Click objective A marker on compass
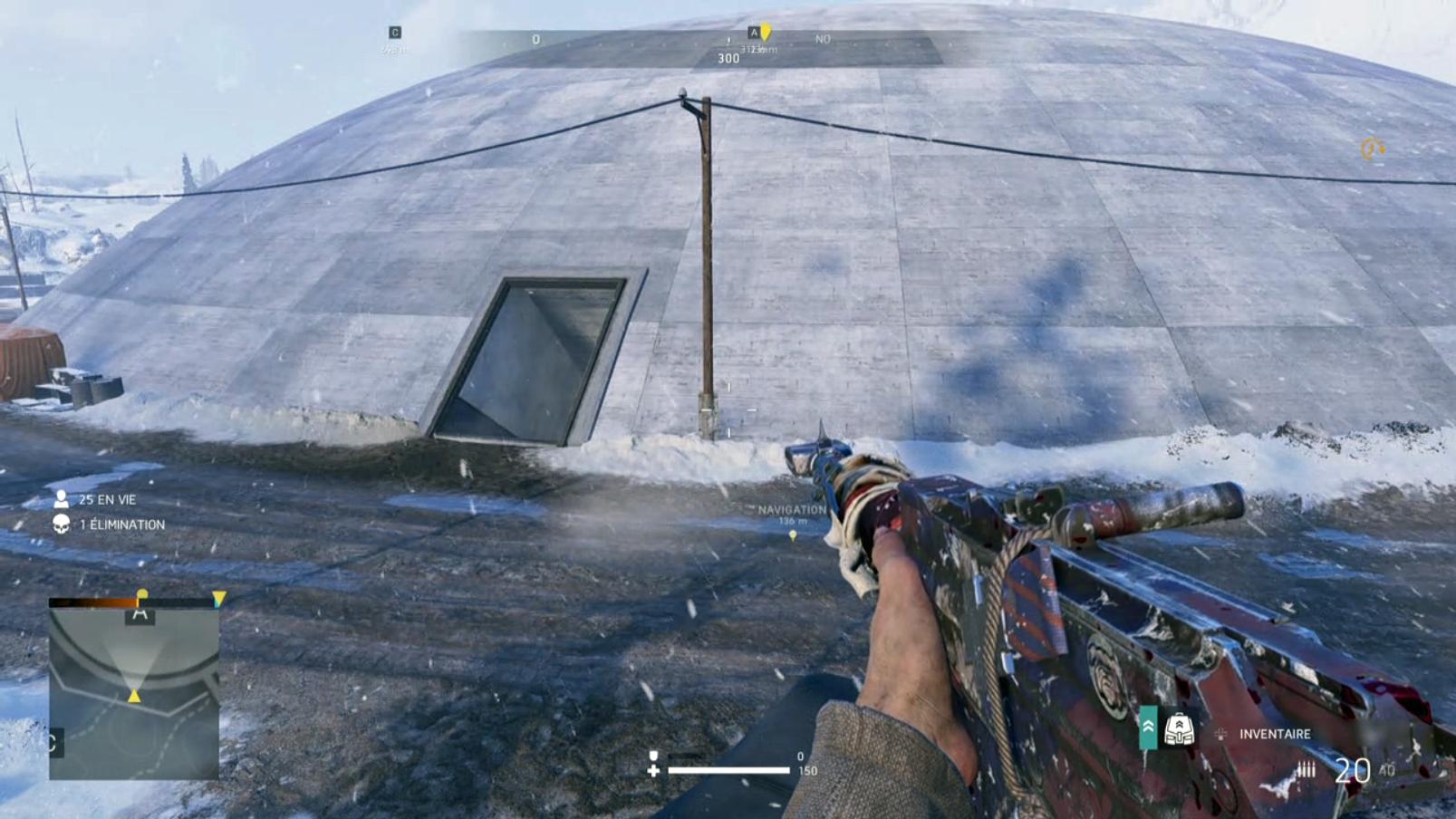1456x819 pixels. pyautogui.click(x=753, y=33)
